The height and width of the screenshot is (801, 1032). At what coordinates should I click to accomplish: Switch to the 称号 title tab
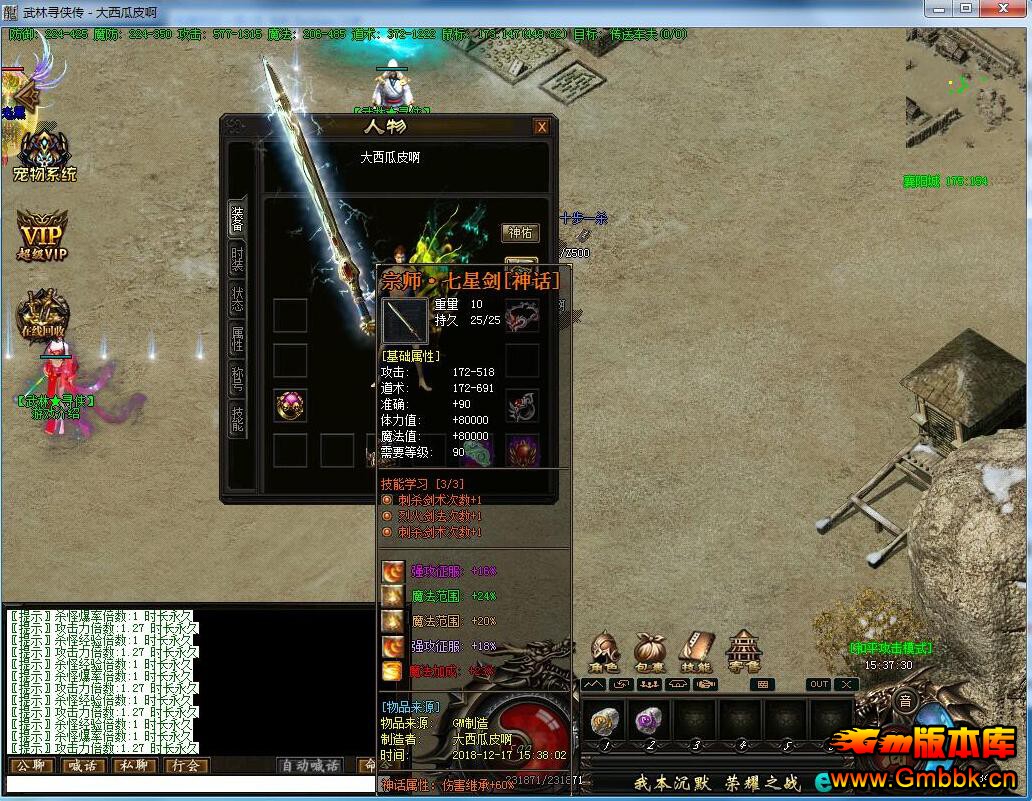(x=237, y=380)
